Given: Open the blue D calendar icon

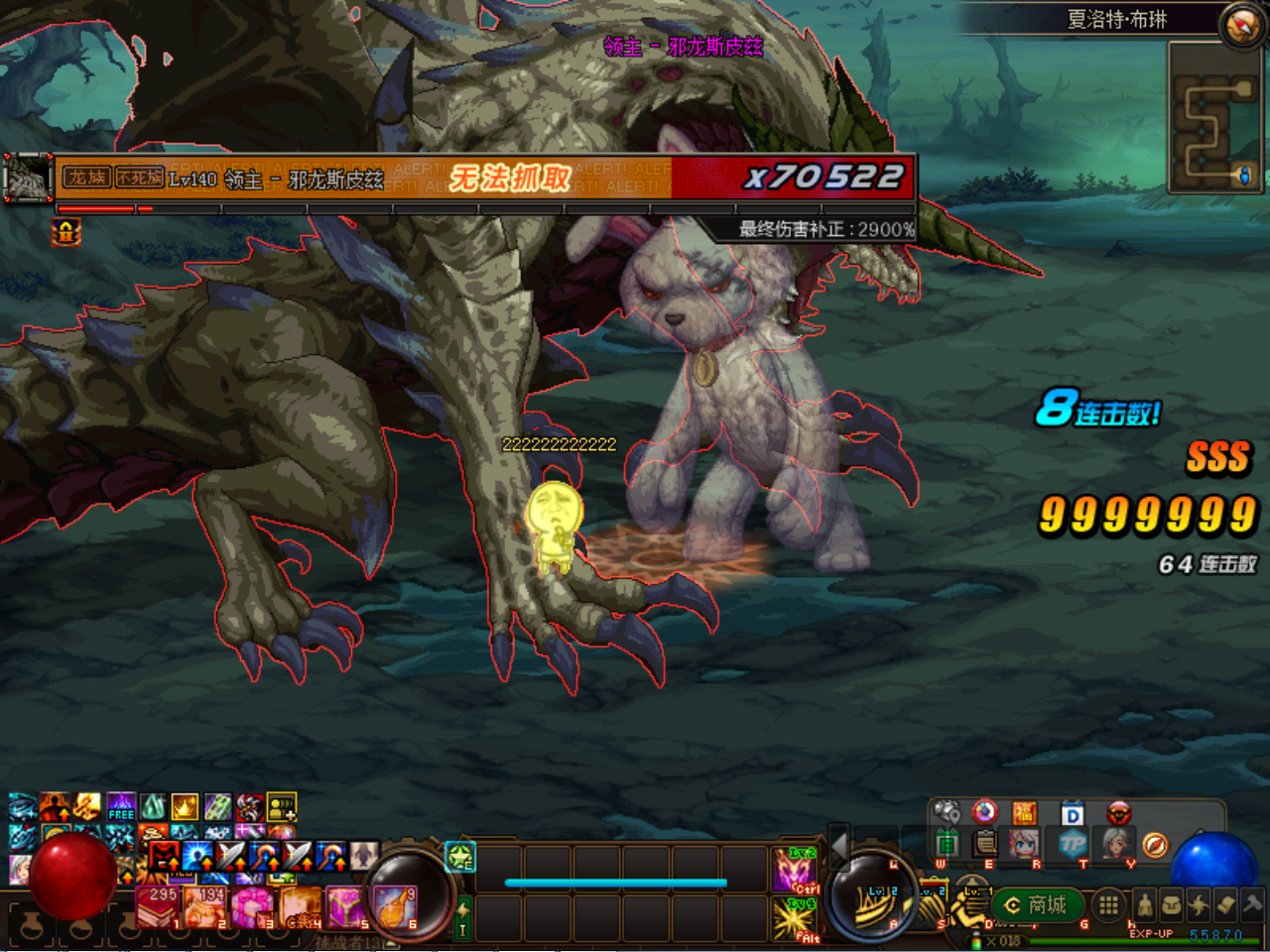Looking at the screenshot, I should pos(1073,814).
